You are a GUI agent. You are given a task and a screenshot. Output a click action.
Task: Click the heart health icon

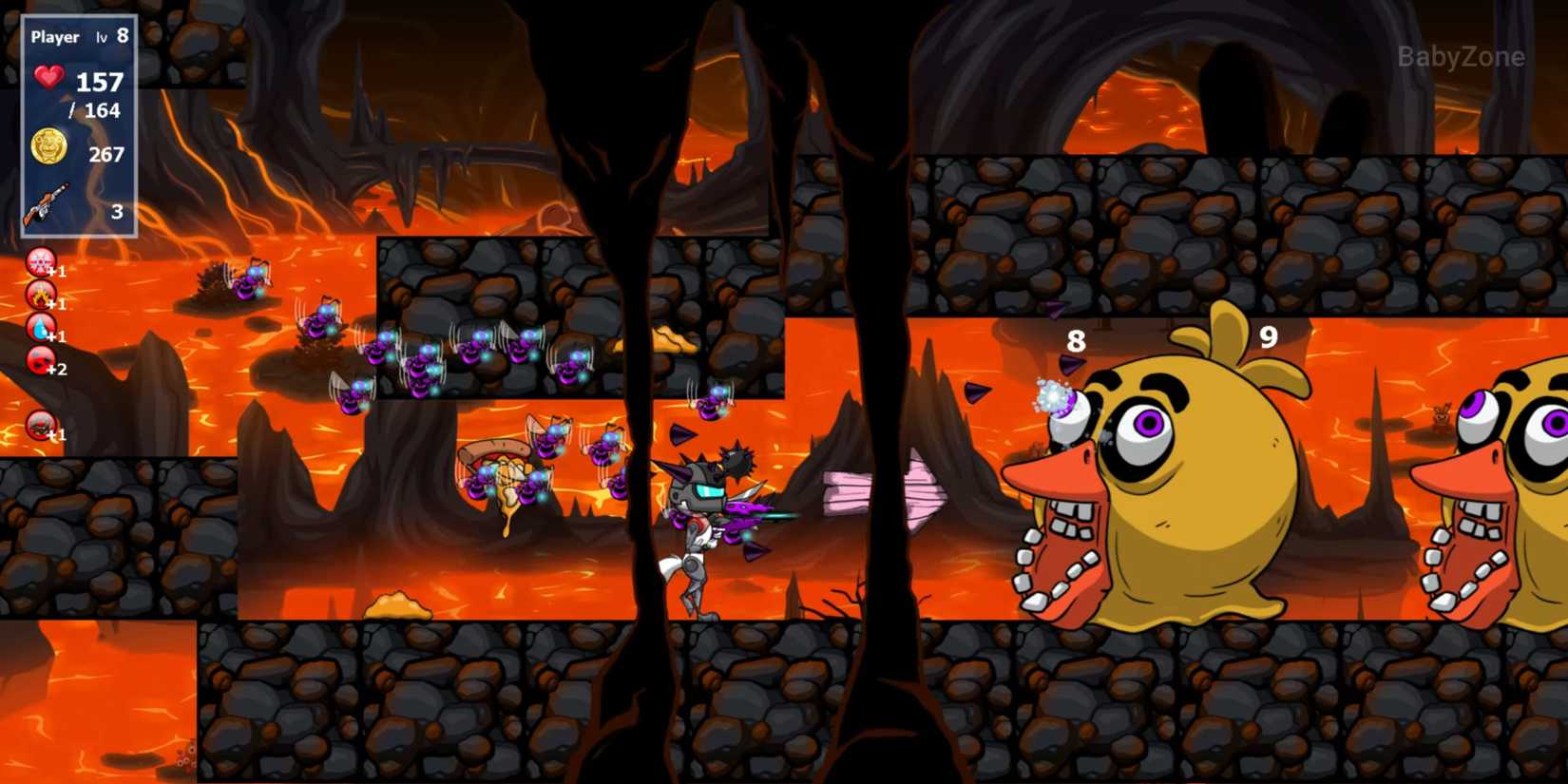(48, 77)
